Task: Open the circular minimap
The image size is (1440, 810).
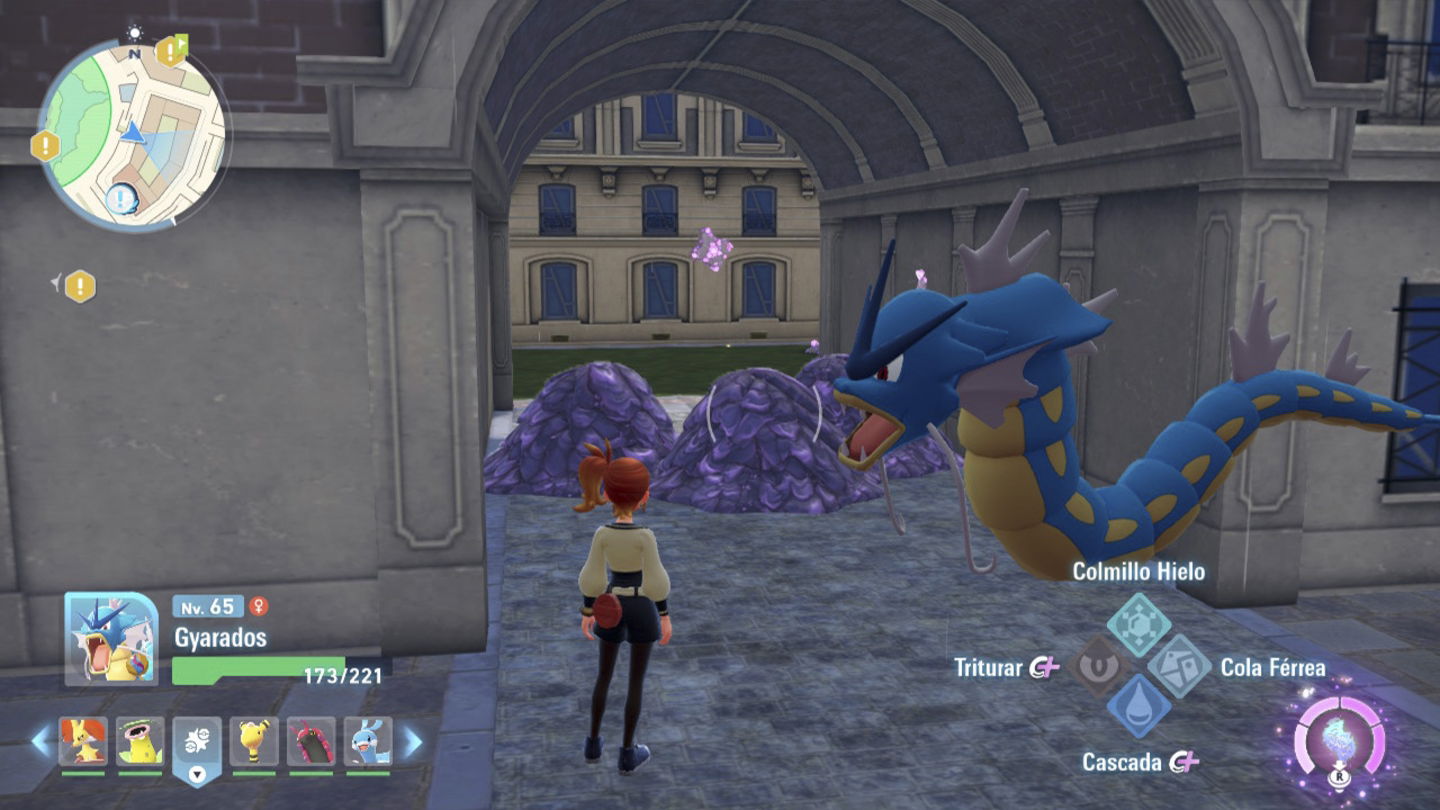Action: coord(133,134)
